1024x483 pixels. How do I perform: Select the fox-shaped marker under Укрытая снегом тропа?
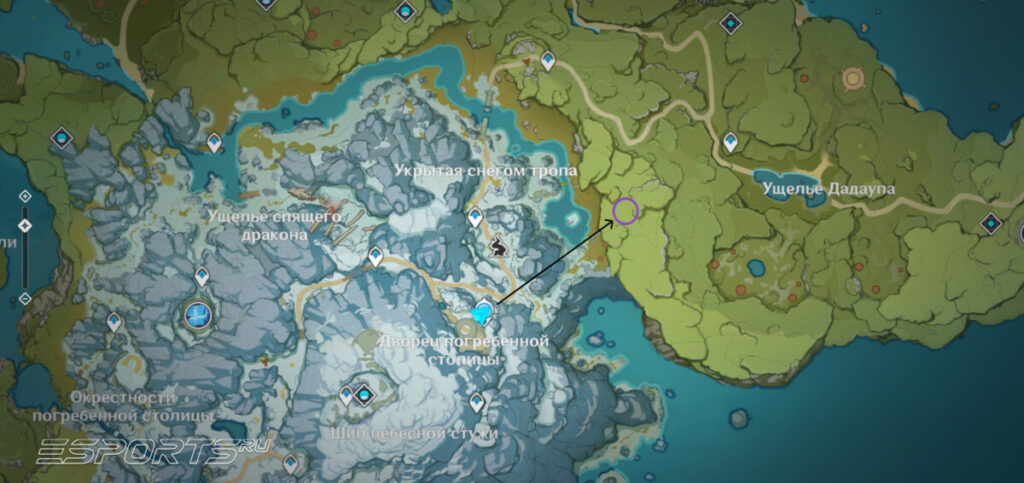(499, 243)
